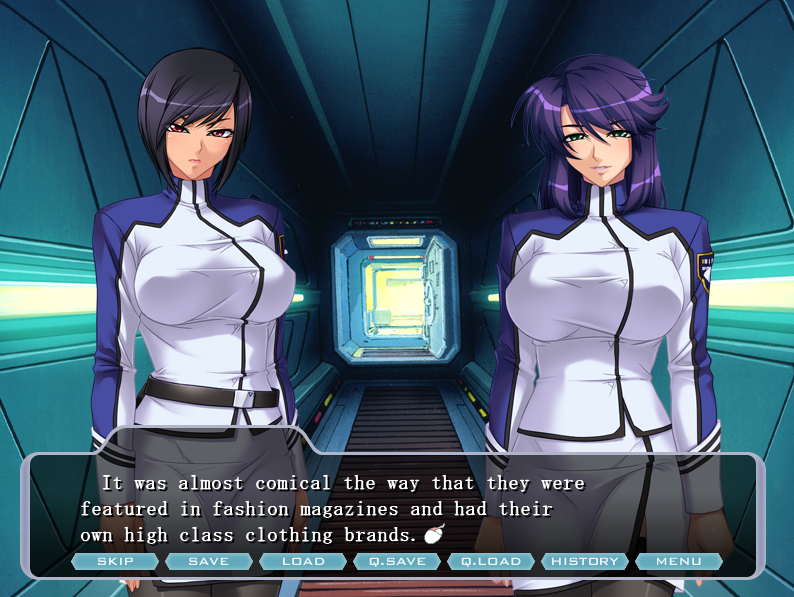Show the dialogue HISTORY log
Image resolution: width=794 pixels, height=597 pixels.
click(585, 561)
